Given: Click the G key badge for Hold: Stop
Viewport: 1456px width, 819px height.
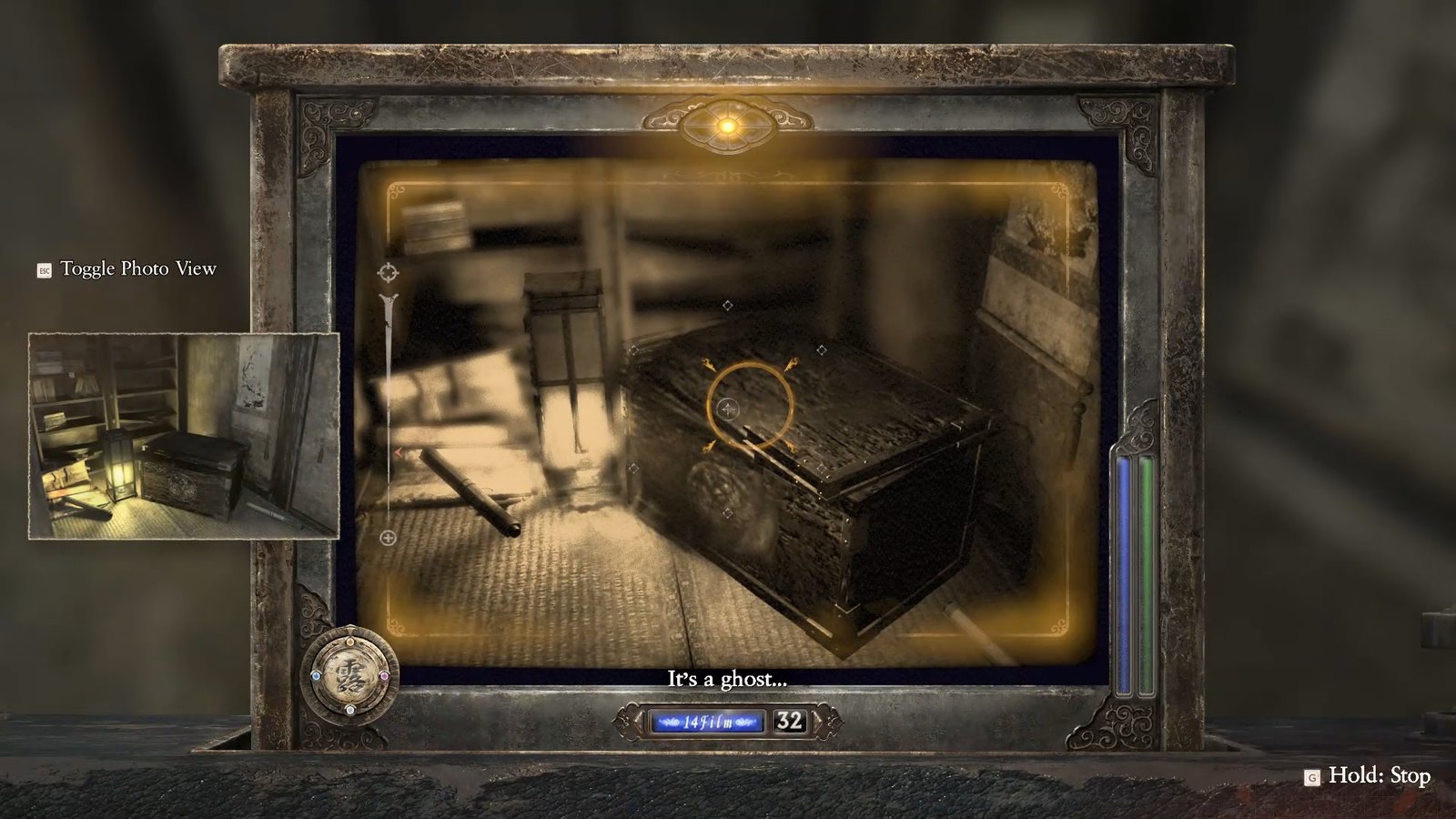Looking at the screenshot, I should pyautogui.click(x=1310, y=778).
